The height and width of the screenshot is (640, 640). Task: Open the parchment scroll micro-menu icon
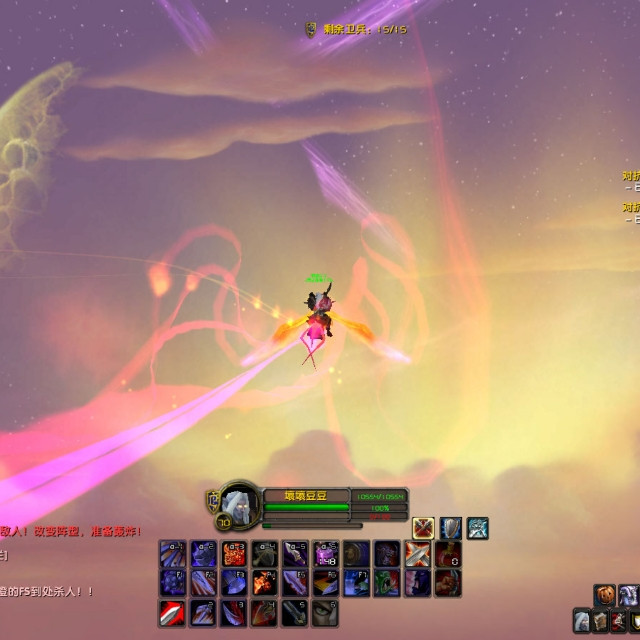tap(600, 621)
